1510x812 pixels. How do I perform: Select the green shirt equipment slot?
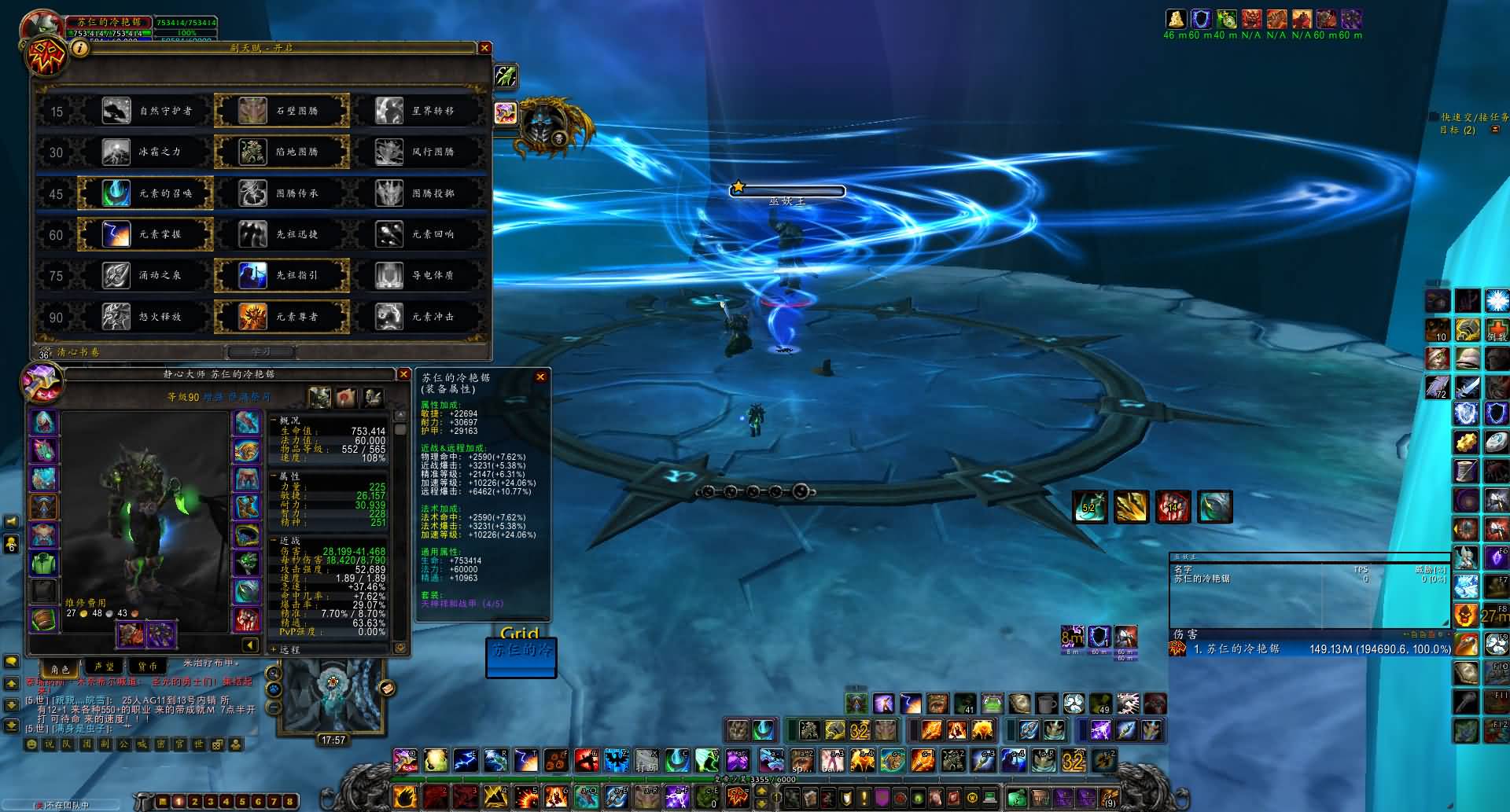(x=44, y=563)
